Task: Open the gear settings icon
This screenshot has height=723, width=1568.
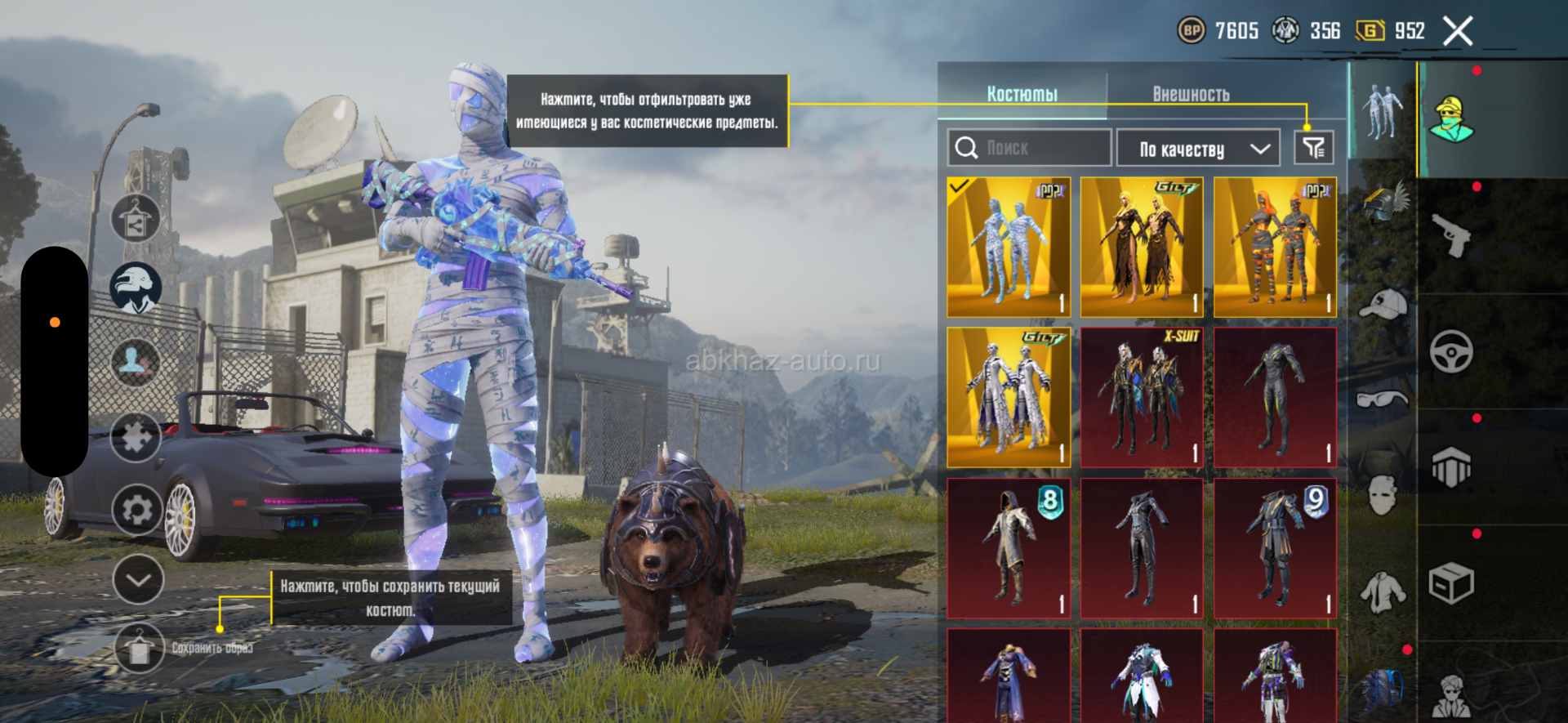Action: click(x=136, y=511)
